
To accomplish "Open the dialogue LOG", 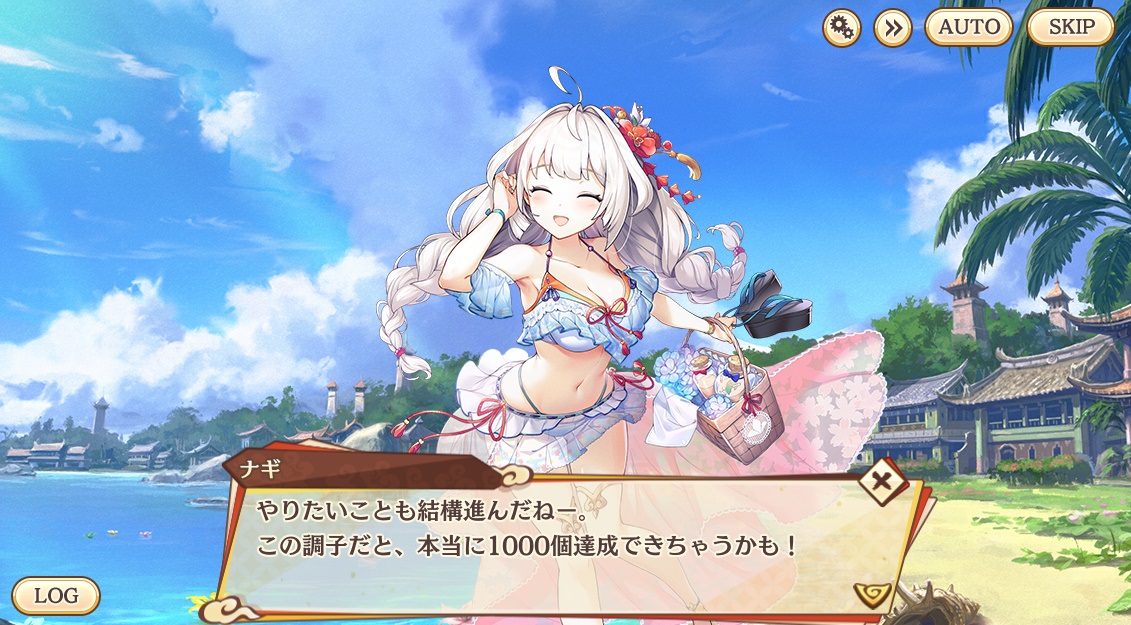I will pyautogui.click(x=56, y=595).
